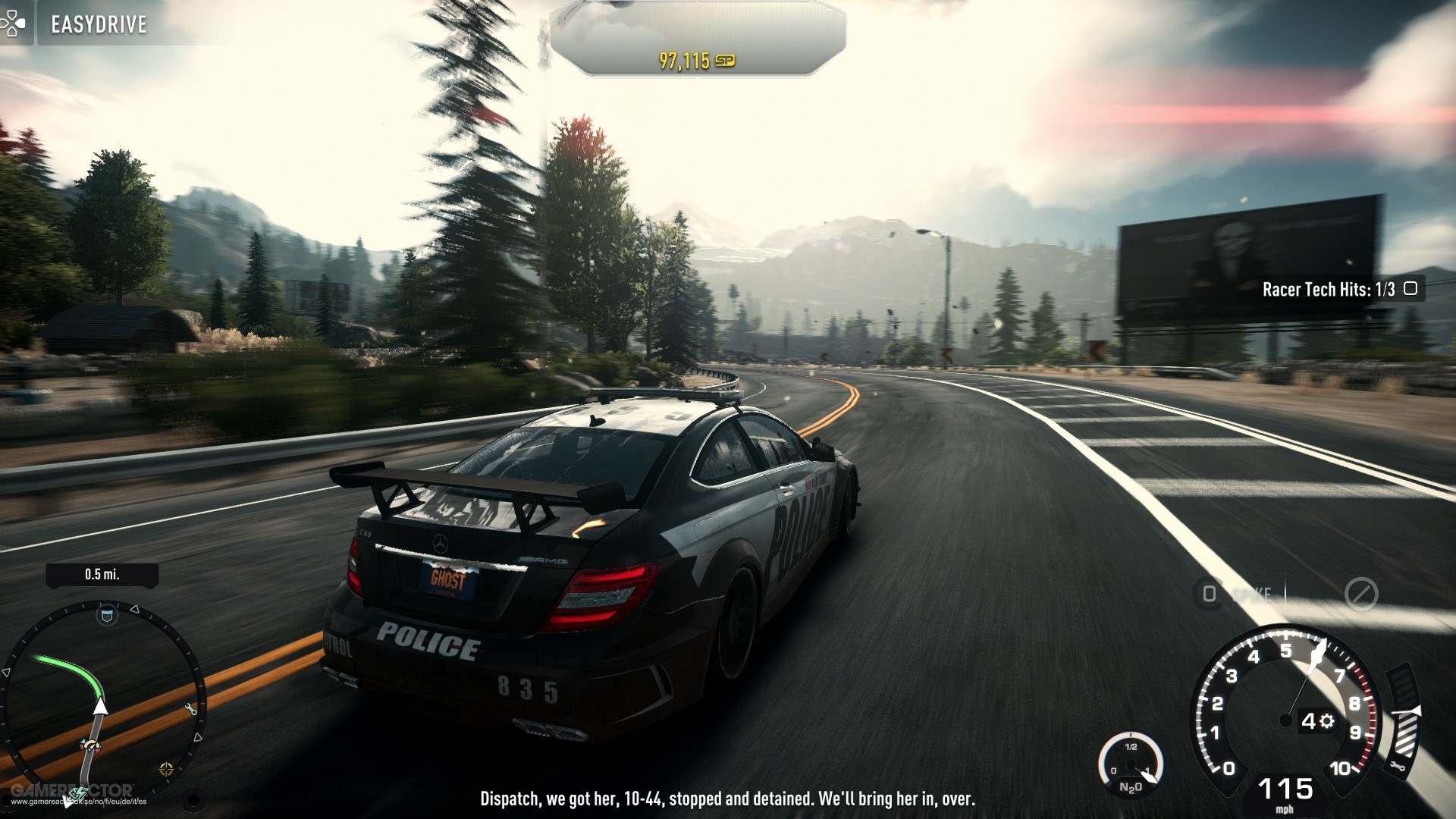Click the N2O nitrous gauge
The image size is (1456, 819).
coord(1131,766)
